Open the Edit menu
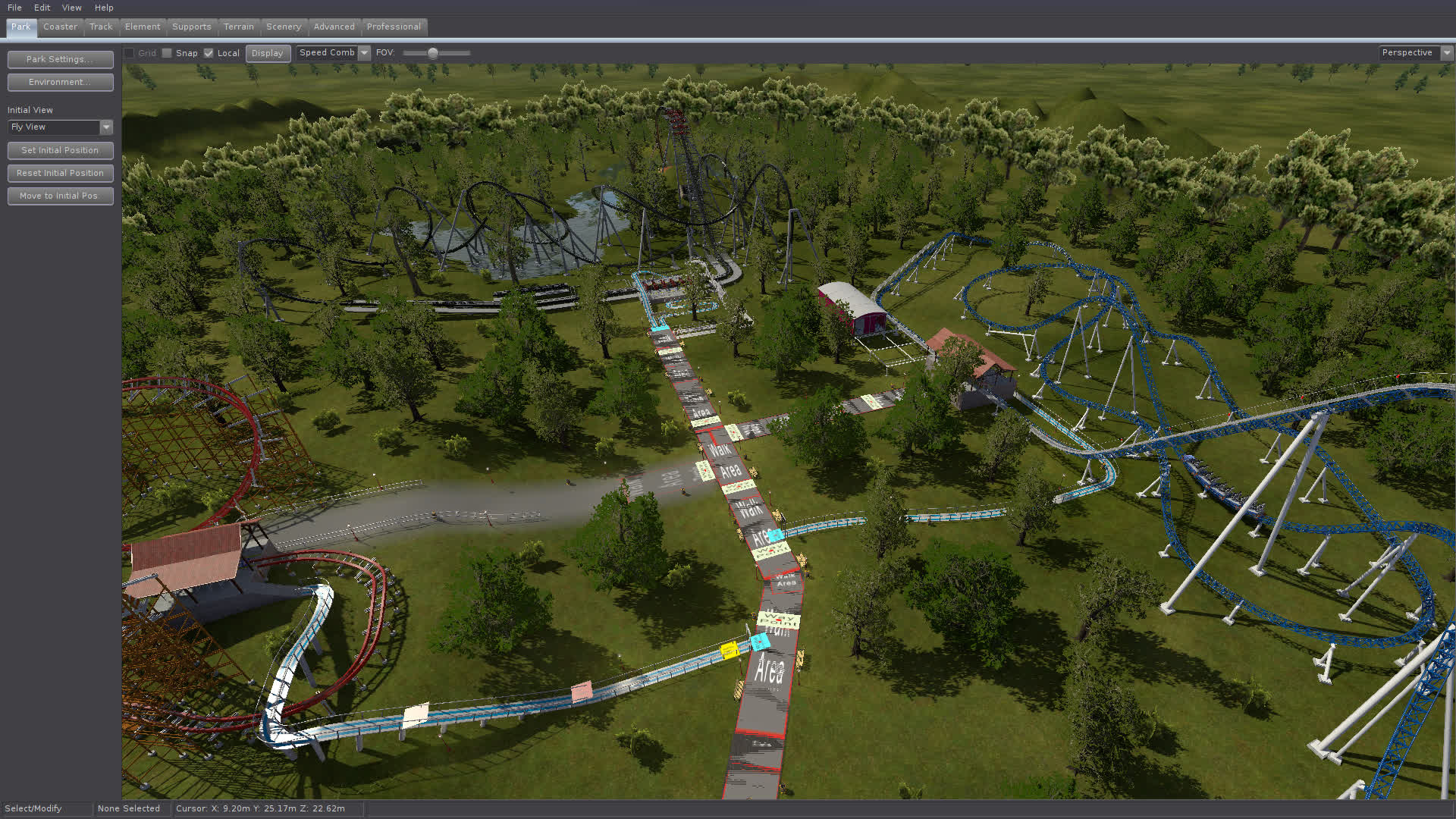 42,8
